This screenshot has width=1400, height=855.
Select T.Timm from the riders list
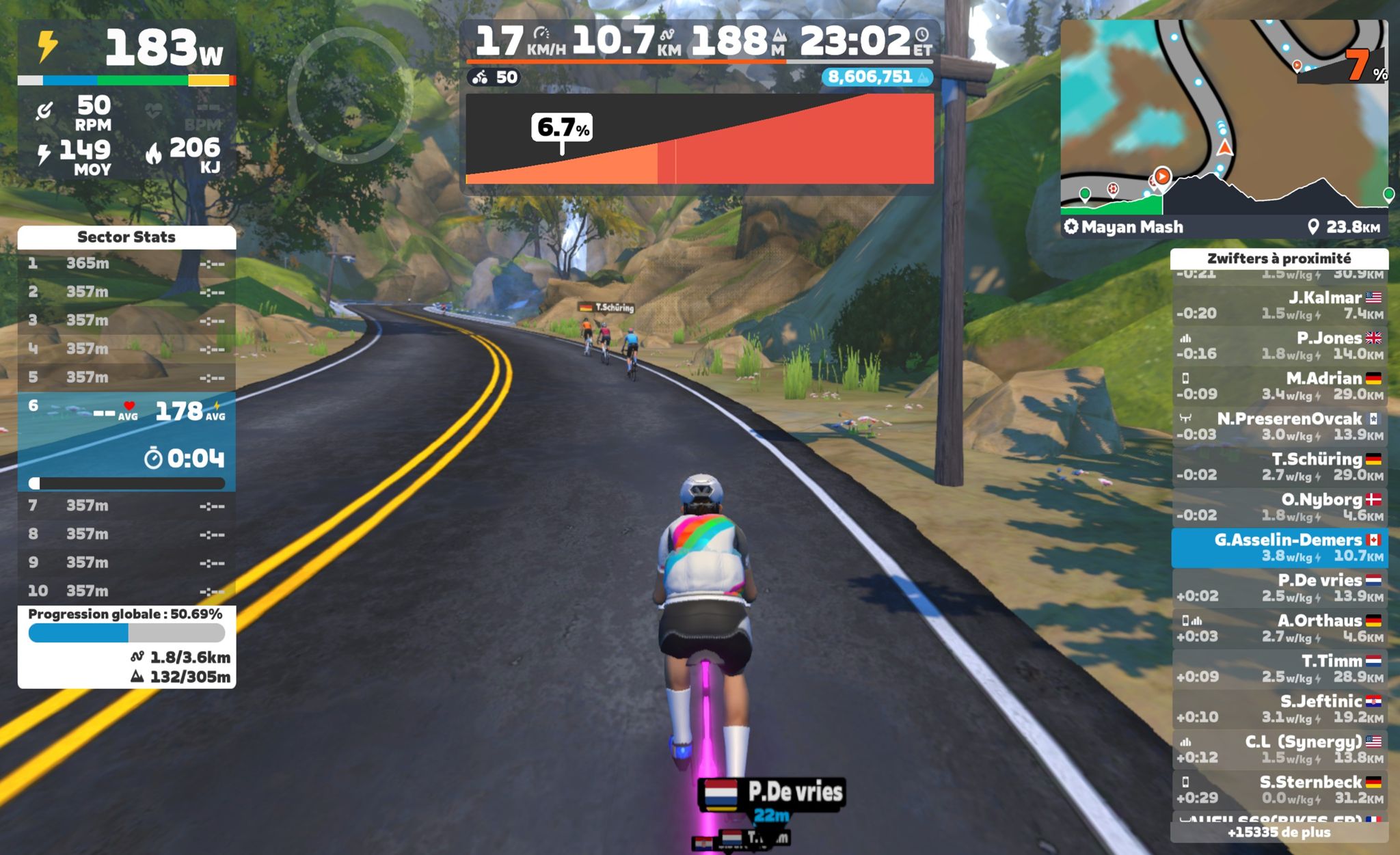point(1279,668)
